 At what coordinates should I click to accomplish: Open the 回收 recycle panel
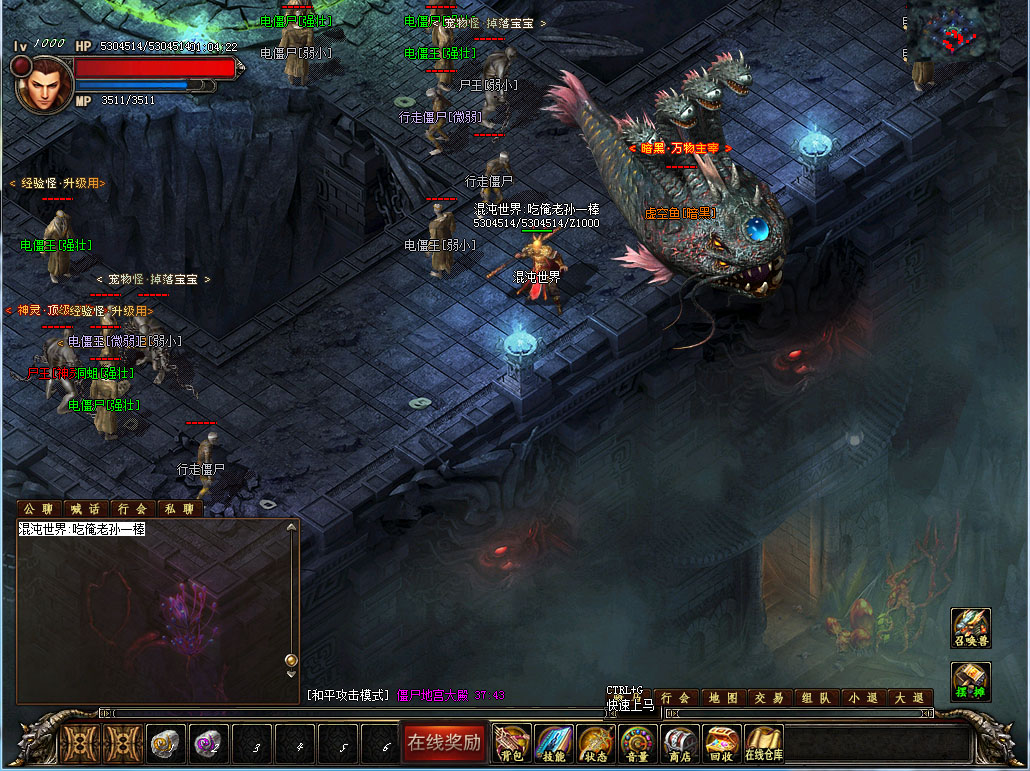(x=721, y=744)
